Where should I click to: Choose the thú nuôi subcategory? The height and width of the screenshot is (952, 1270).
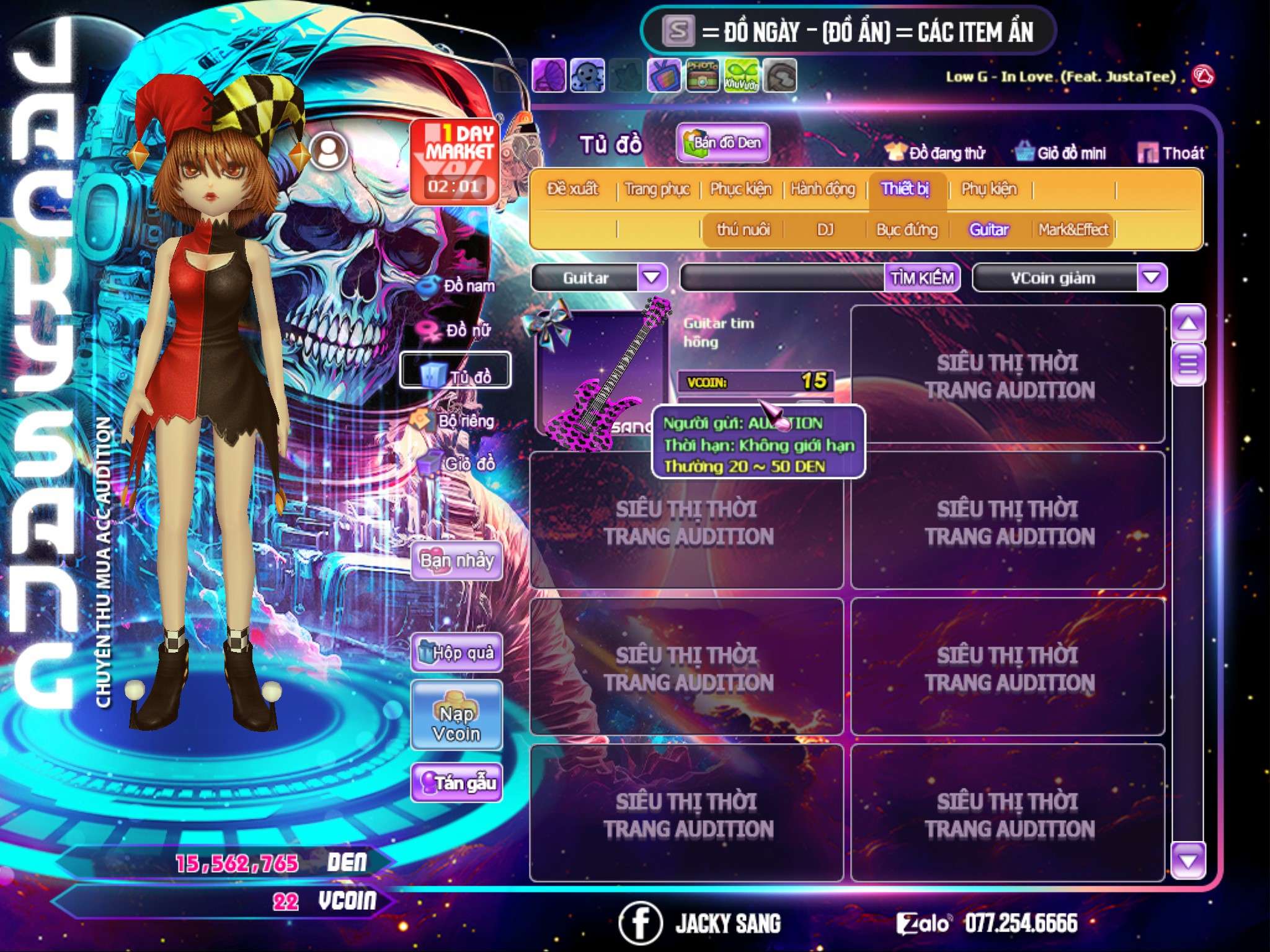coord(743,230)
